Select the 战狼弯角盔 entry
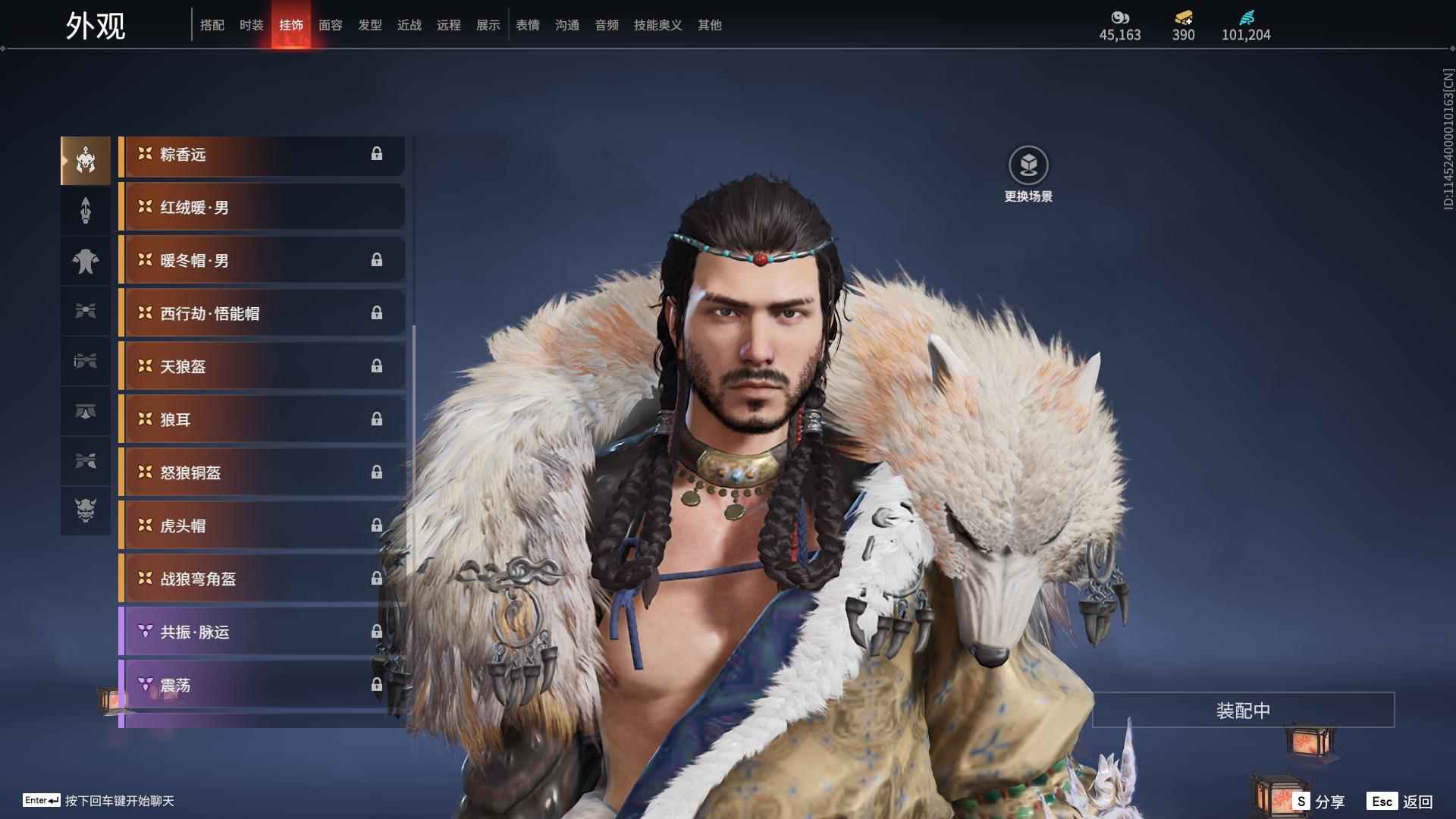 click(x=262, y=579)
